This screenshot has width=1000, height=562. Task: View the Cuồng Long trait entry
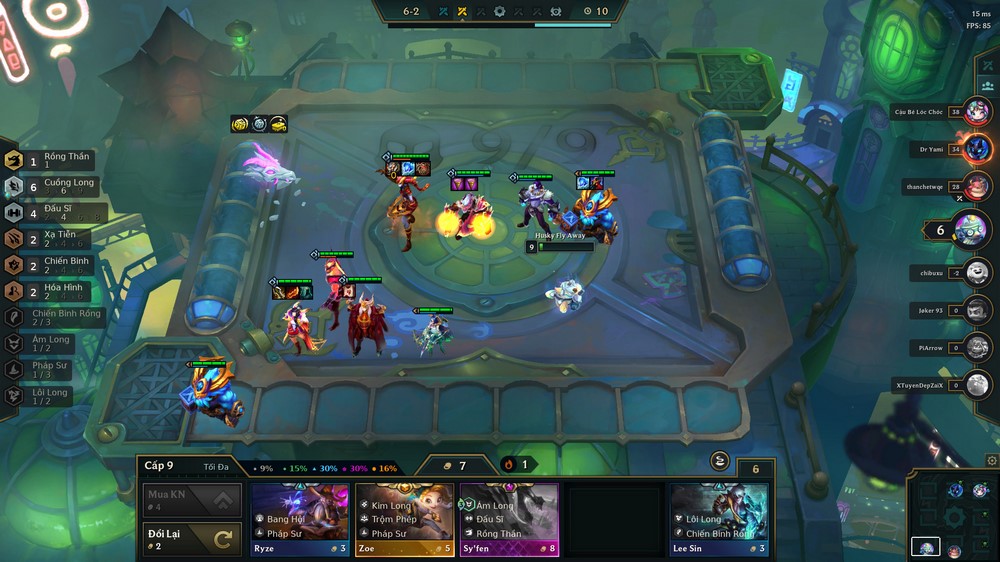(58, 186)
